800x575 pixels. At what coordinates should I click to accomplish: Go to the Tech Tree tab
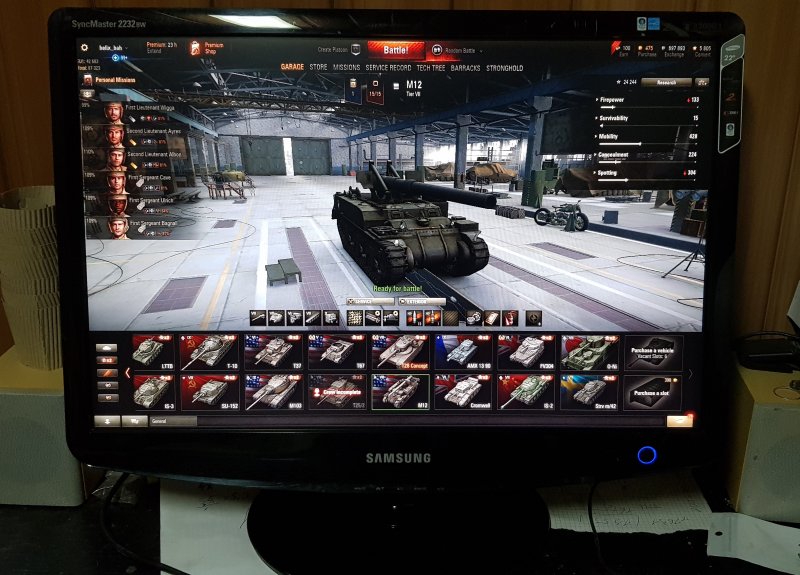click(x=432, y=68)
